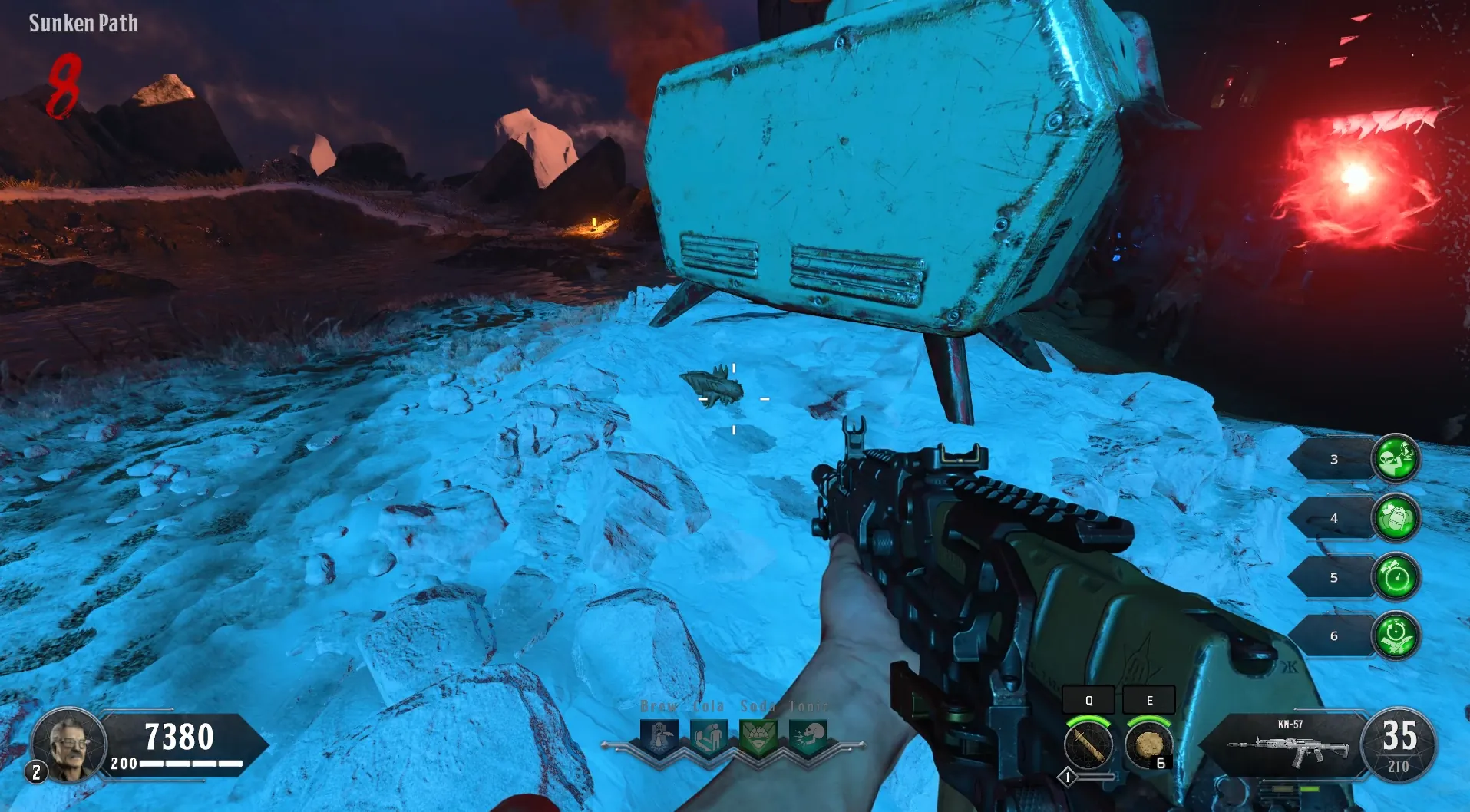Click the perk icon showing a person by a bed
Screen dimensions: 1470x812
click(x=709, y=738)
